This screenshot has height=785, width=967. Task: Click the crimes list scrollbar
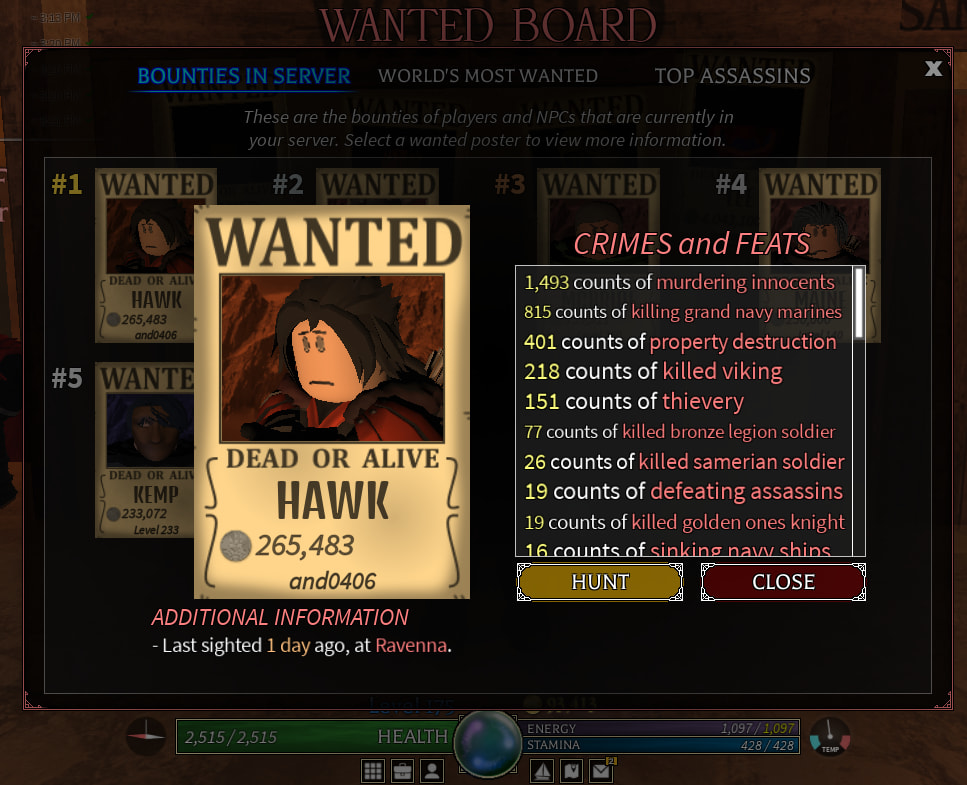pyautogui.click(x=858, y=291)
